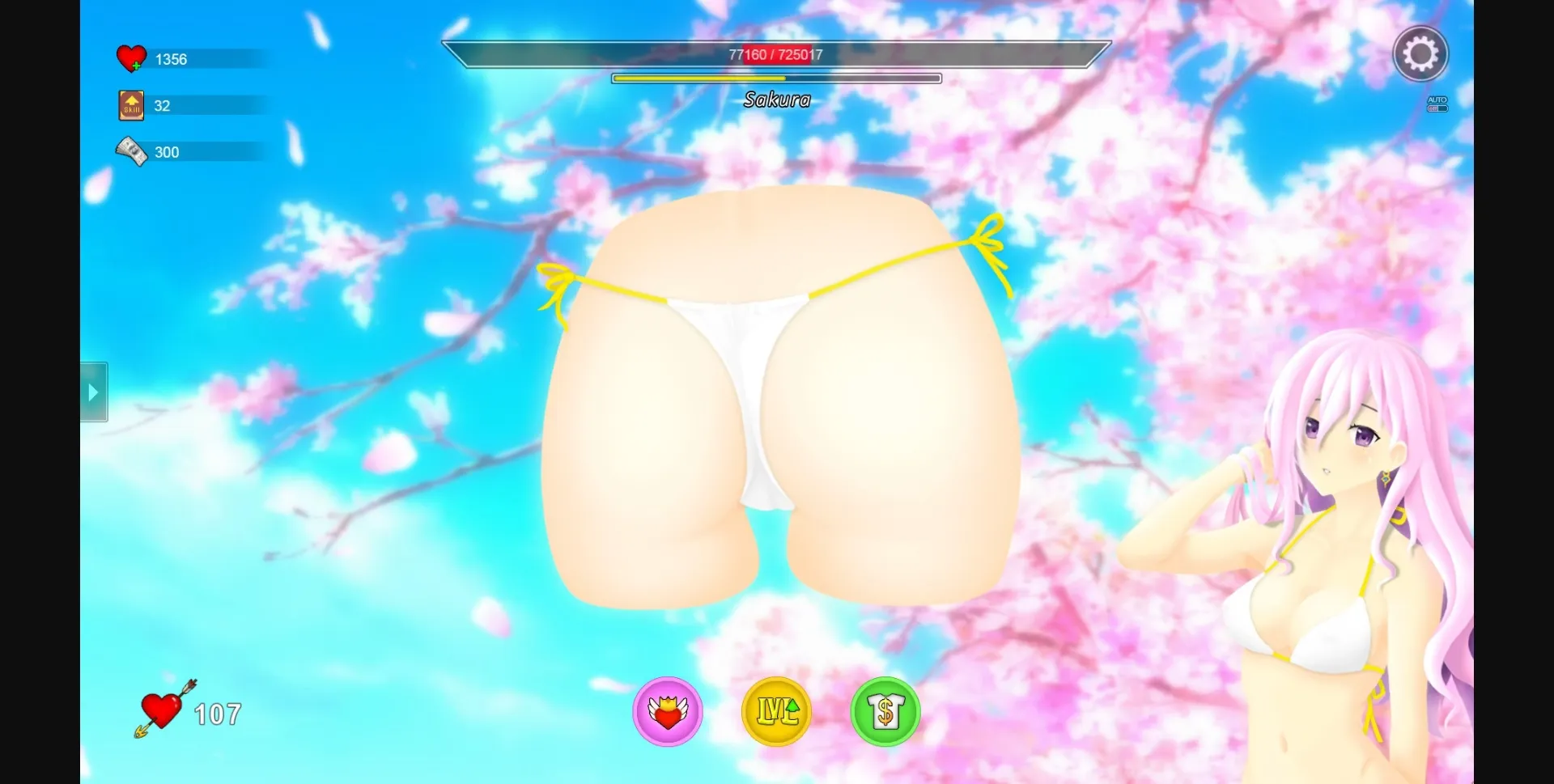Open the Skill book icon
Viewport: 1554px width, 784px height.
pyautogui.click(x=130, y=104)
